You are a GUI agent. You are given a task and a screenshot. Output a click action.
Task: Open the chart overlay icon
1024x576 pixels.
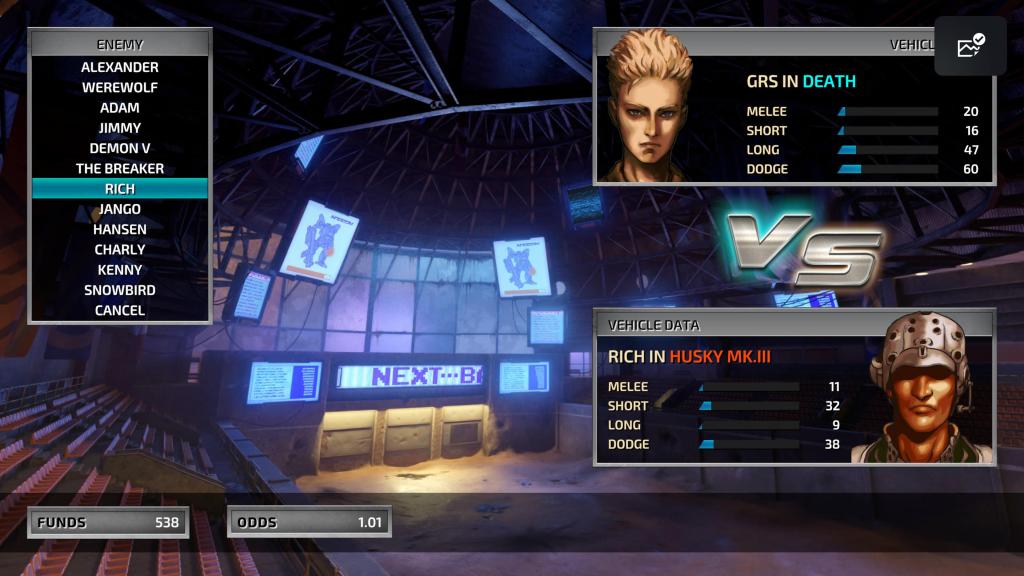click(970, 46)
